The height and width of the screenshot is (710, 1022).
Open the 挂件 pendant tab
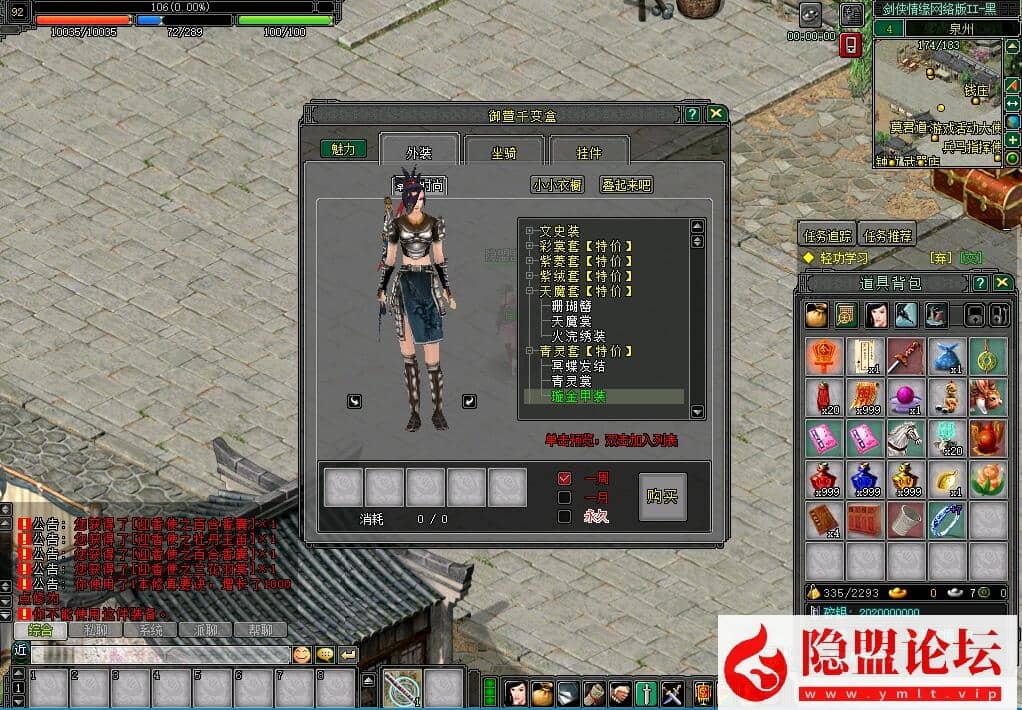[x=589, y=153]
